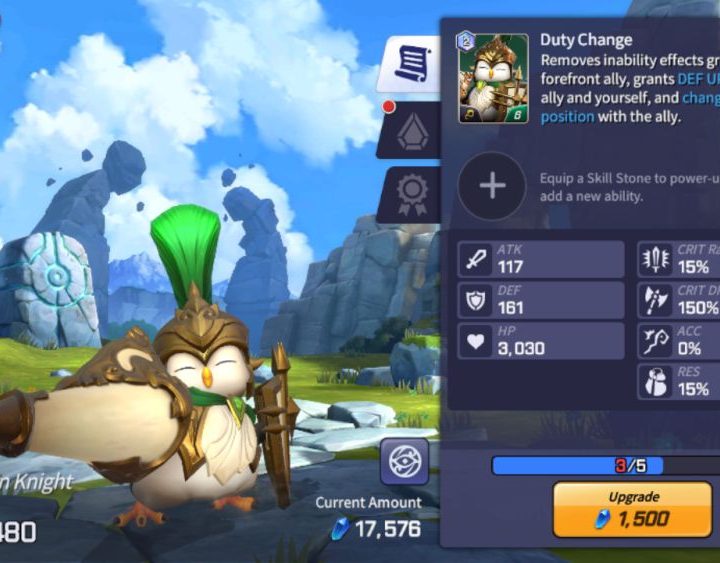Click the round swap icon button
The height and width of the screenshot is (563, 720).
coord(404,461)
